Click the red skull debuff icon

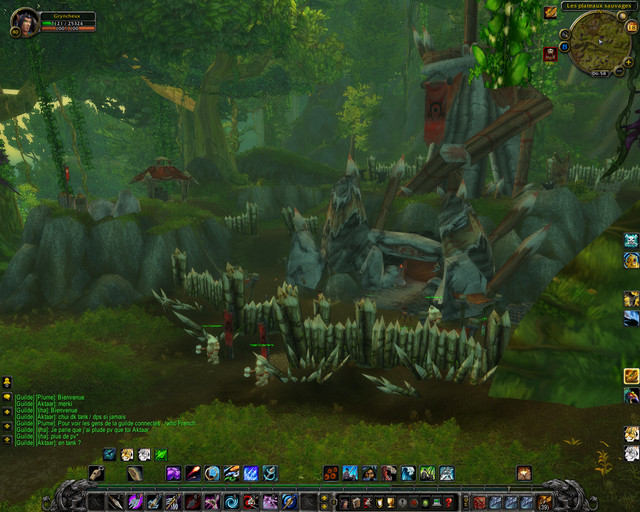pyautogui.click(x=550, y=54)
